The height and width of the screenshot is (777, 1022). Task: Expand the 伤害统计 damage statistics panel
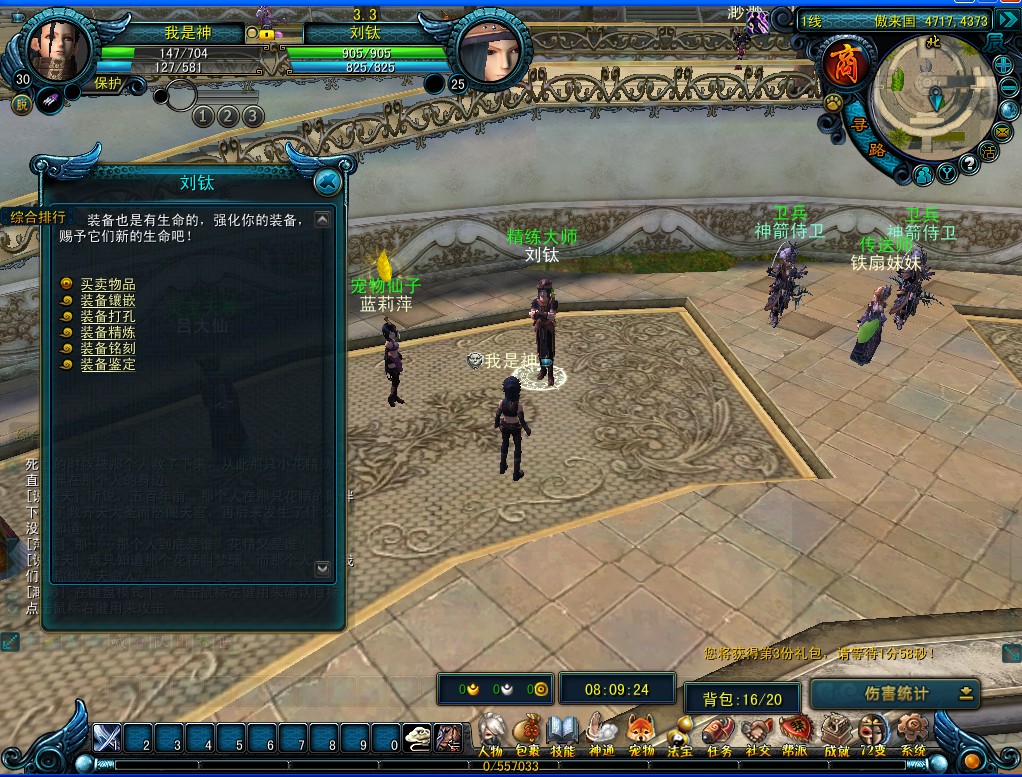[x=966, y=693]
